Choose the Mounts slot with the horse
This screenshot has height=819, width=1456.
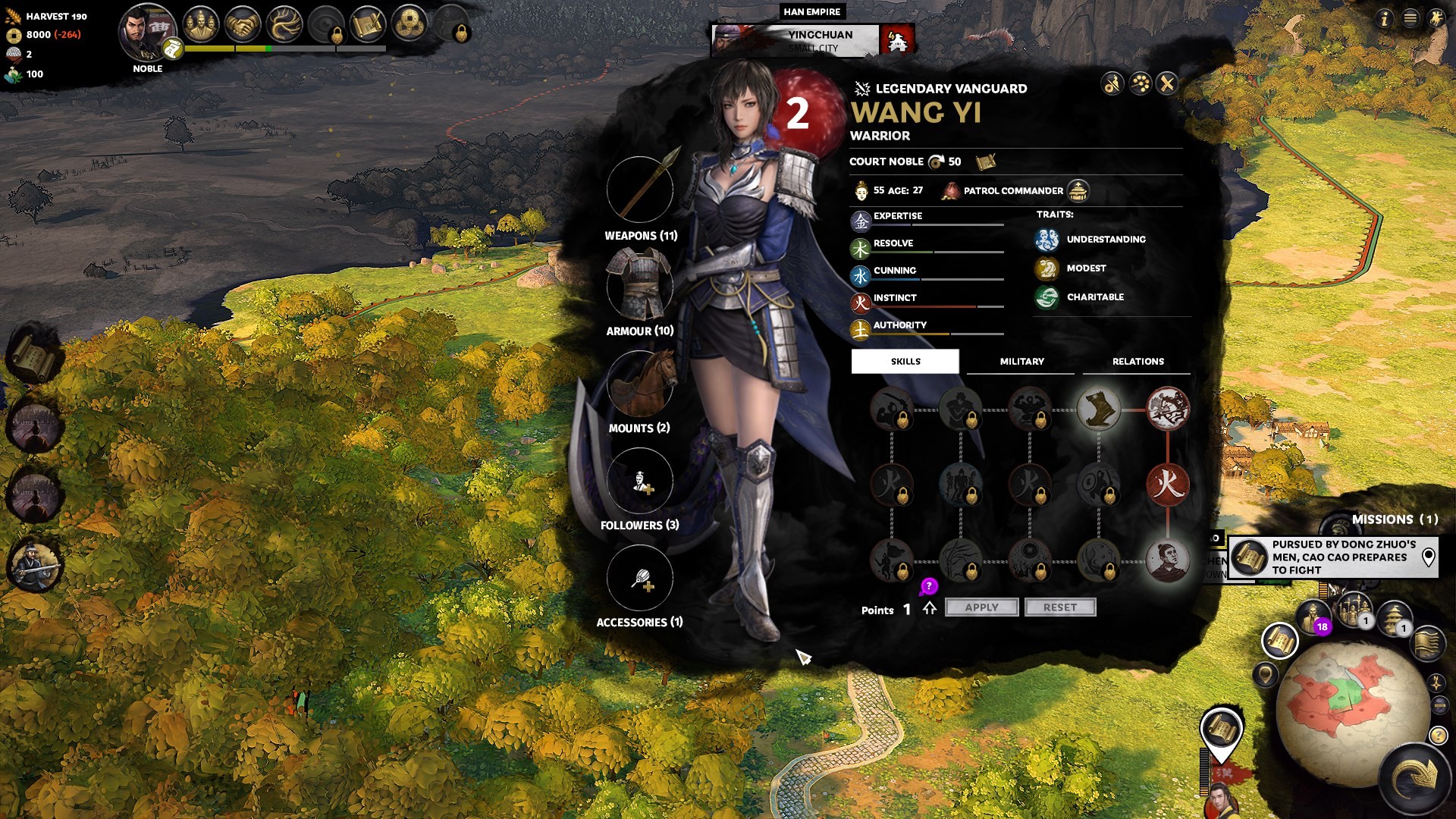pos(640,384)
